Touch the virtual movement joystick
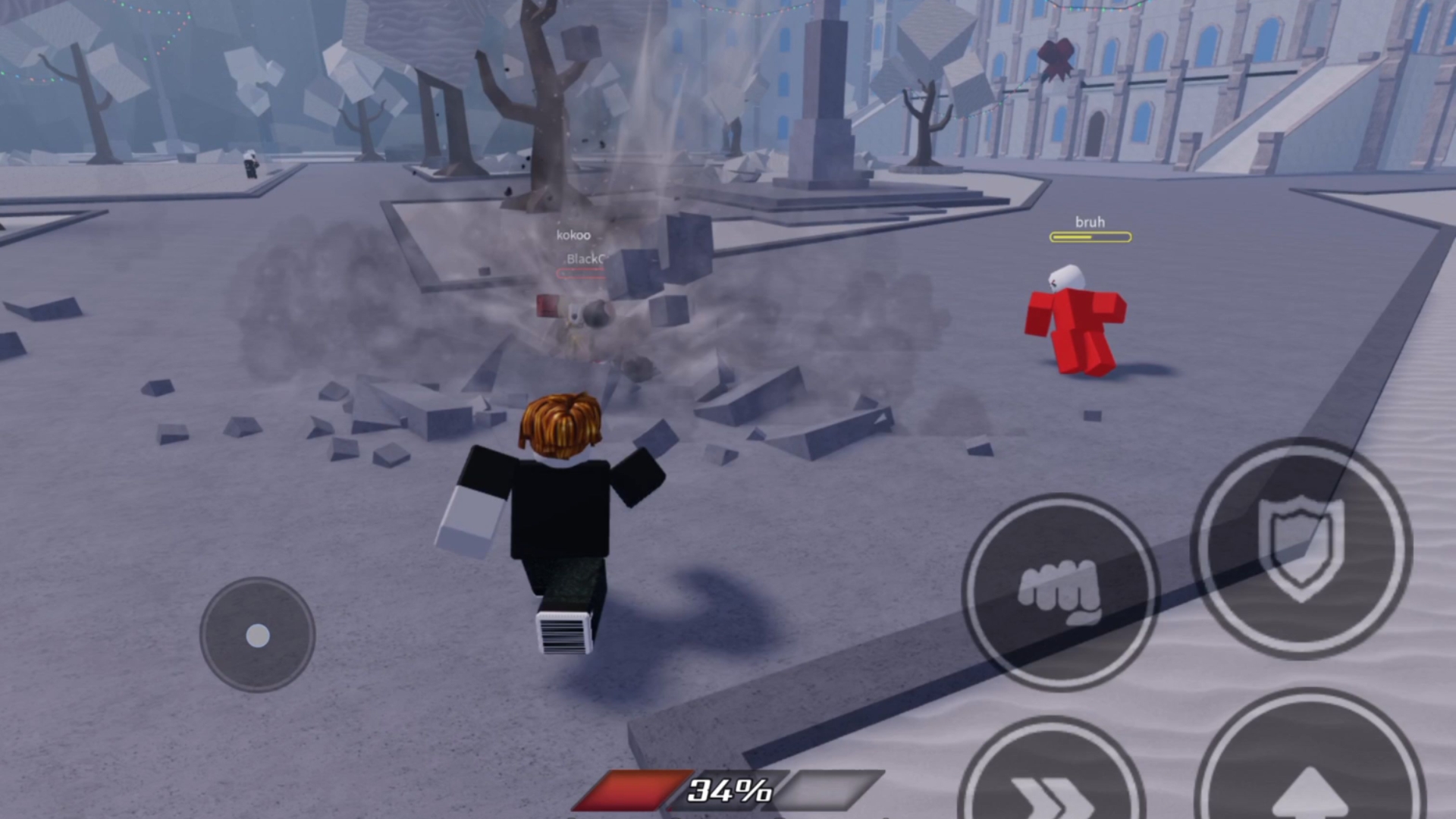 point(258,635)
